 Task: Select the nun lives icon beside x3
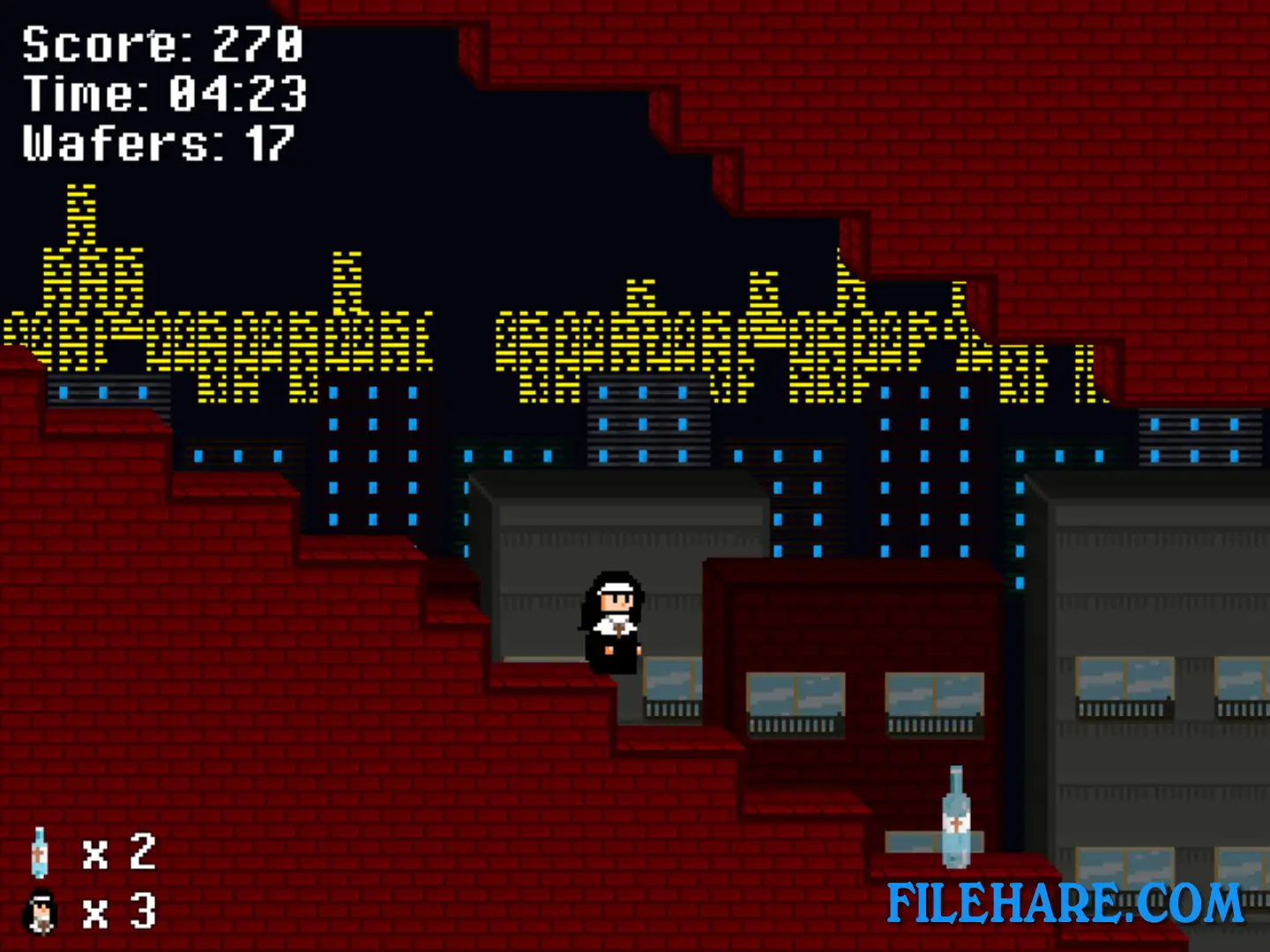pyautogui.click(x=39, y=912)
